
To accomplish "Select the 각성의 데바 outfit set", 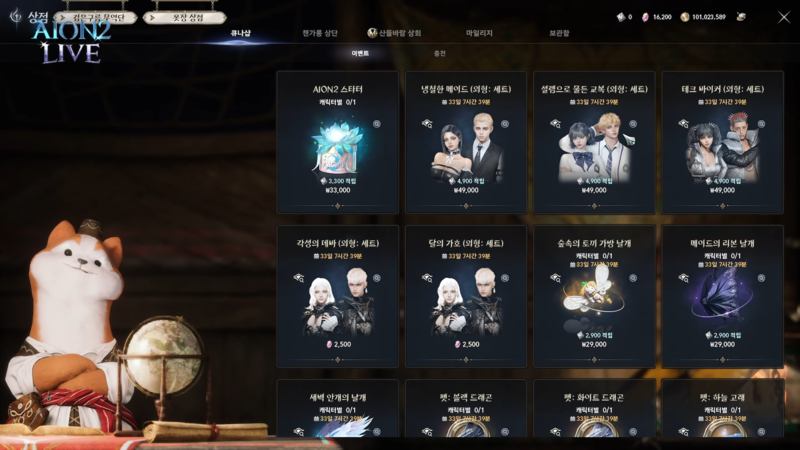I will point(338,295).
